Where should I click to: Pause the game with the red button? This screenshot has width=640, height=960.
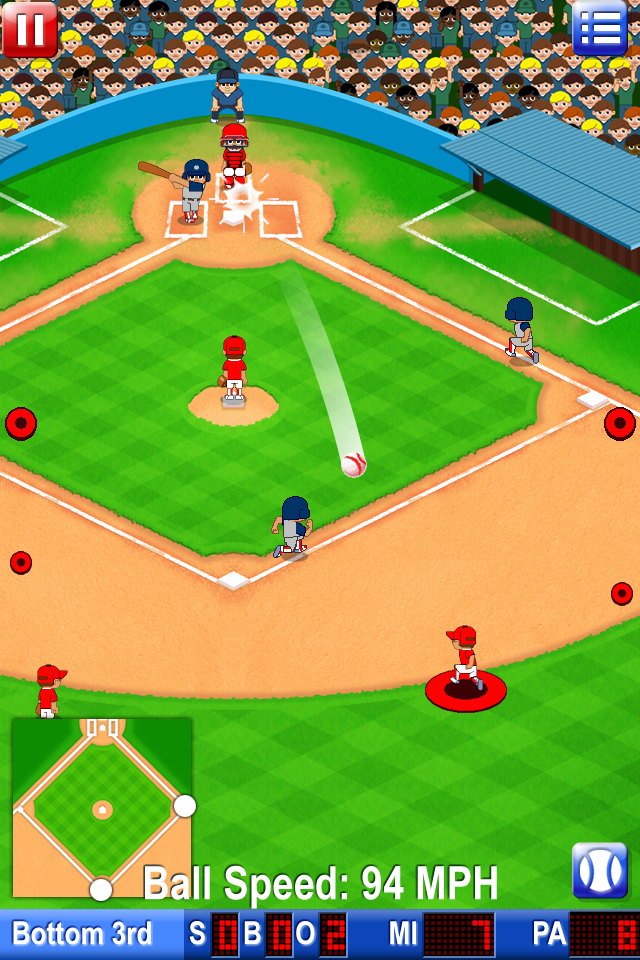pos(29,28)
